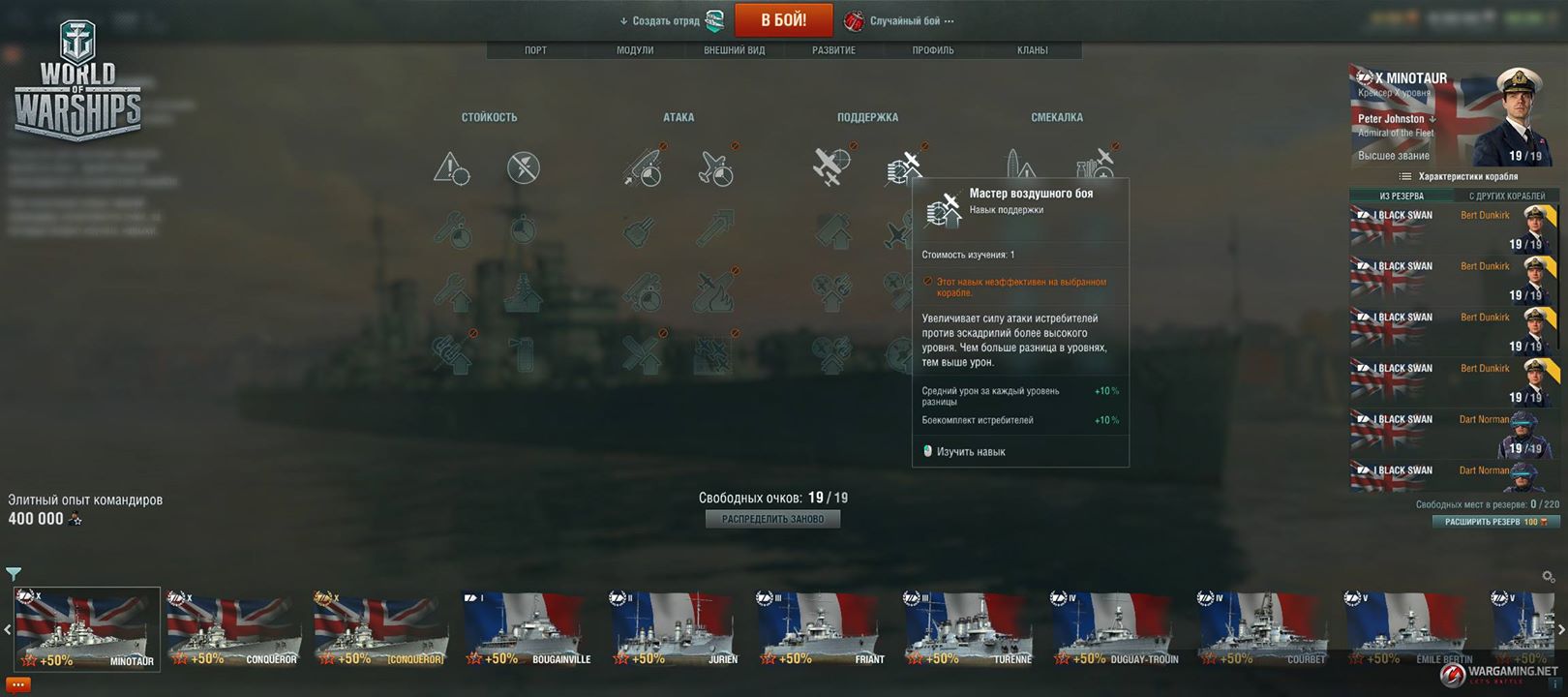This screenshot has height=697, width=1568.
Task: Open the ВНЕШНИЙ ВИД tab
Action: [734, 50]
